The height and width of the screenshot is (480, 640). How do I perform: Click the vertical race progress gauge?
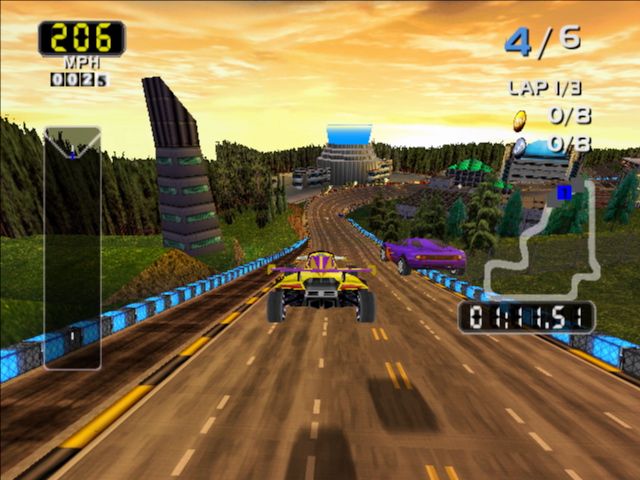point(72,247)
